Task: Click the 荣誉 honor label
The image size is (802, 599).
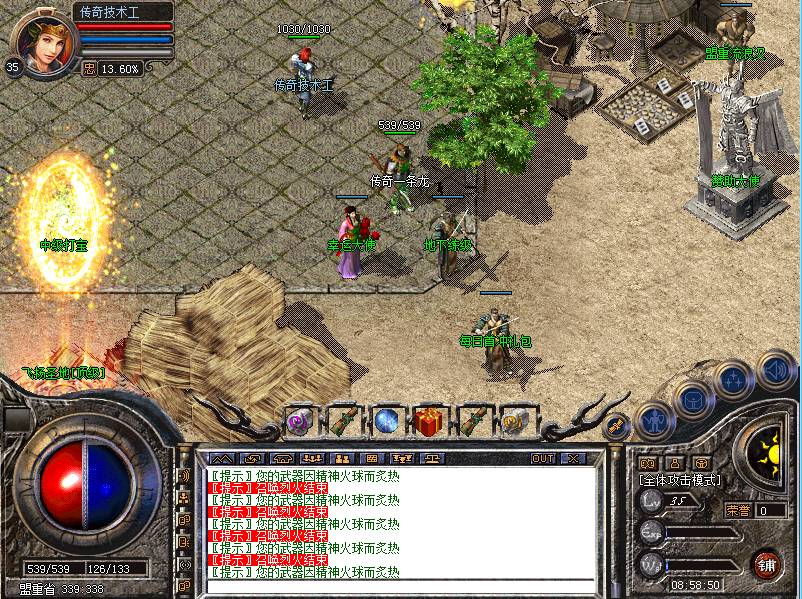Action: click(736, 510)
